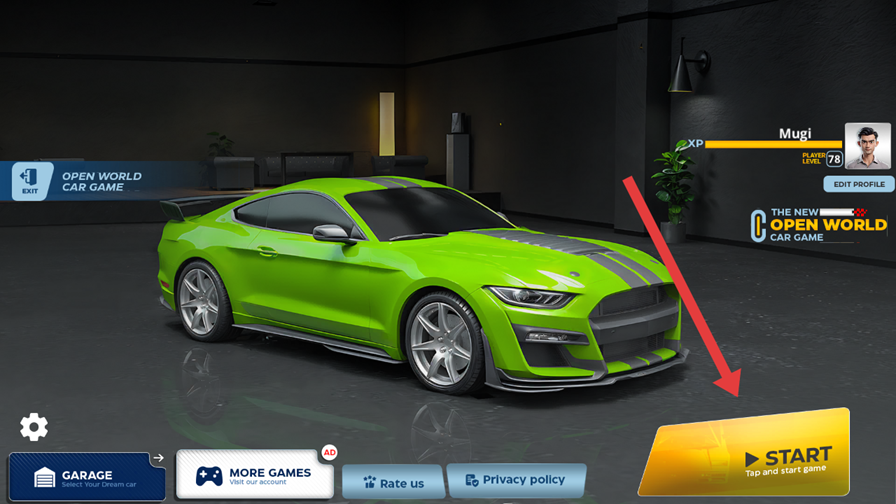Exit the game via Exit icon

[31, 181]
